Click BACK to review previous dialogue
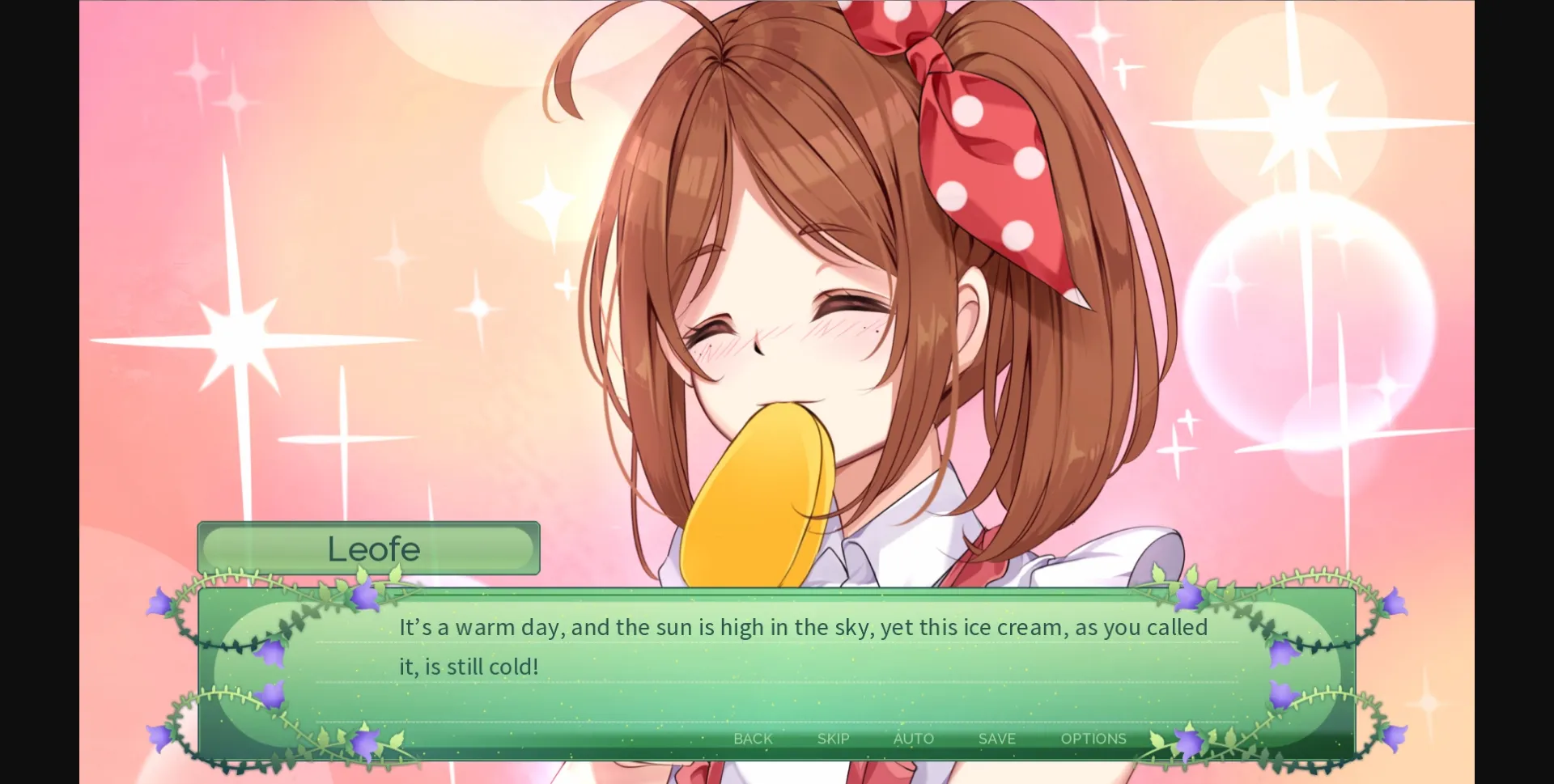The image size is (1554, 784). click(752, 739)
